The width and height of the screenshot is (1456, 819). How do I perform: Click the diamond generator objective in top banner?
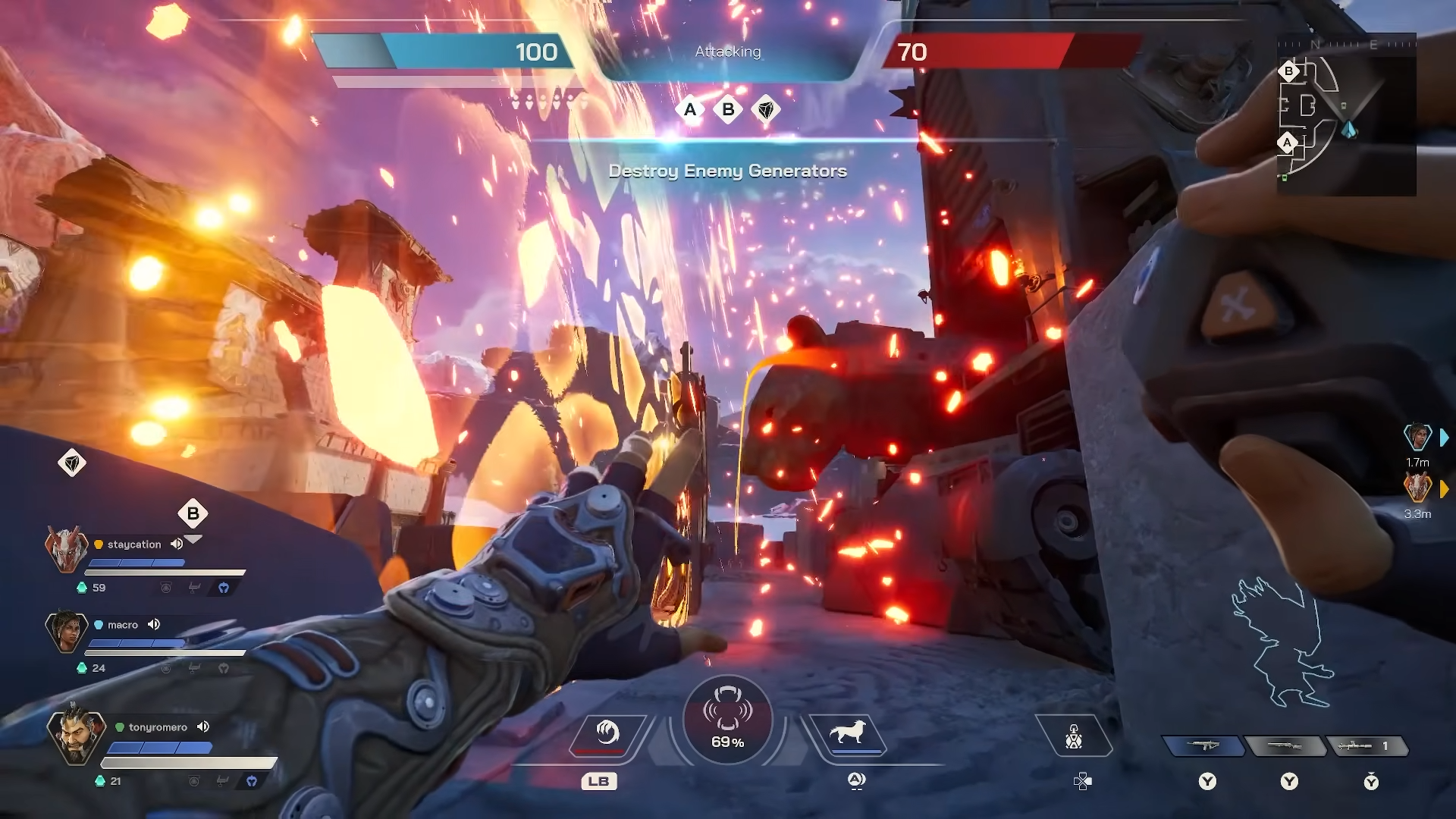[x=766, y=110]
